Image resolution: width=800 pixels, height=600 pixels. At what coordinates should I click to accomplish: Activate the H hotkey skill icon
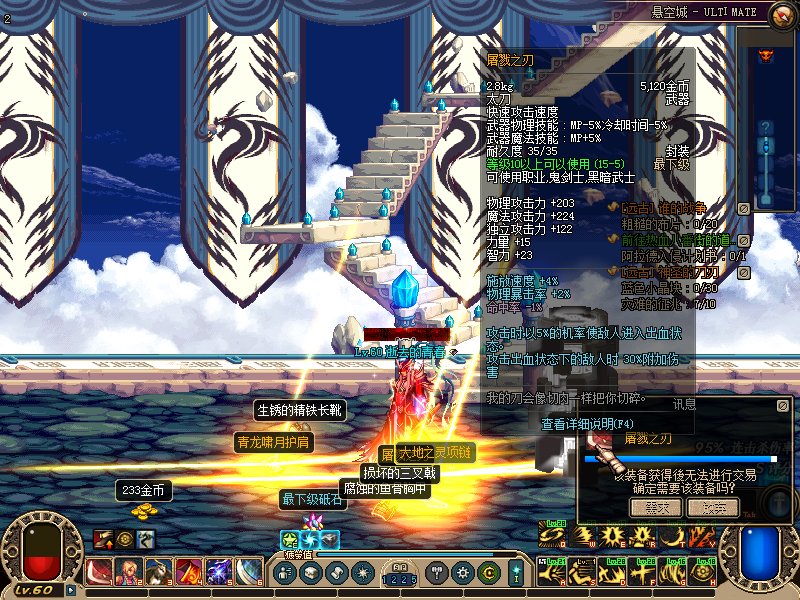coord(705,573)
